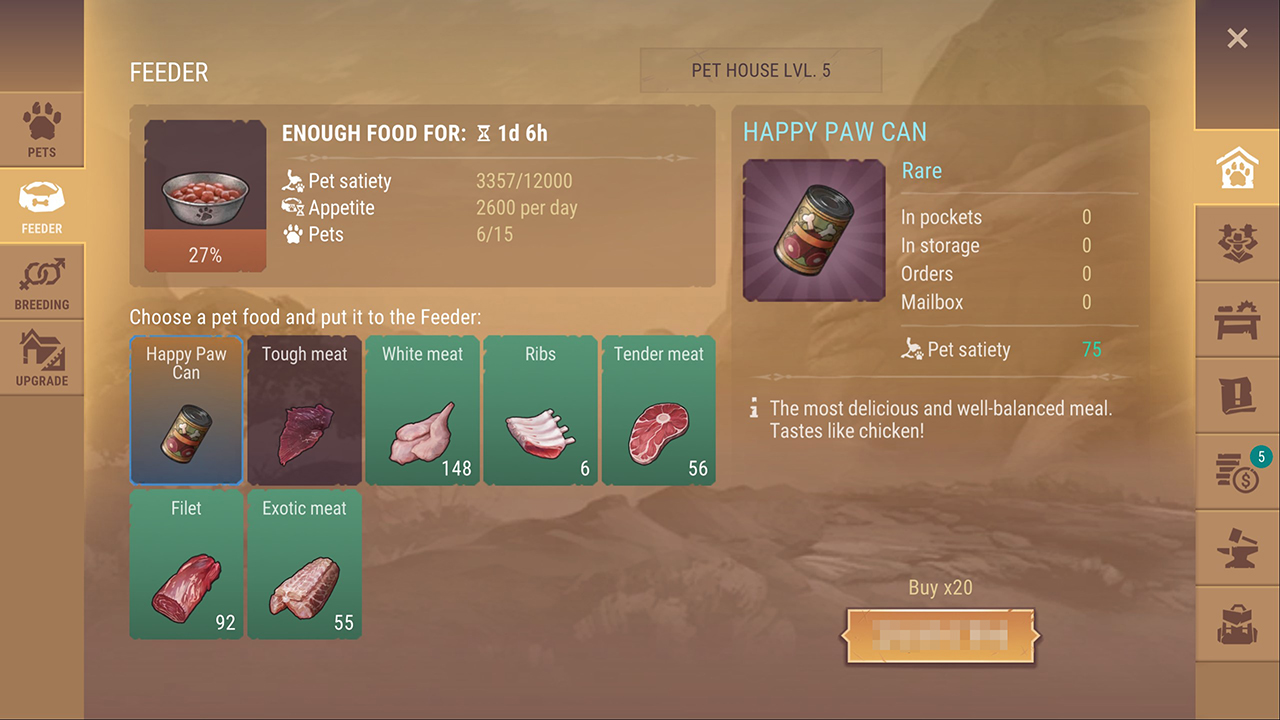Pick White meat as pet food
The image size is (1280, 720).
tap(422, 410)
